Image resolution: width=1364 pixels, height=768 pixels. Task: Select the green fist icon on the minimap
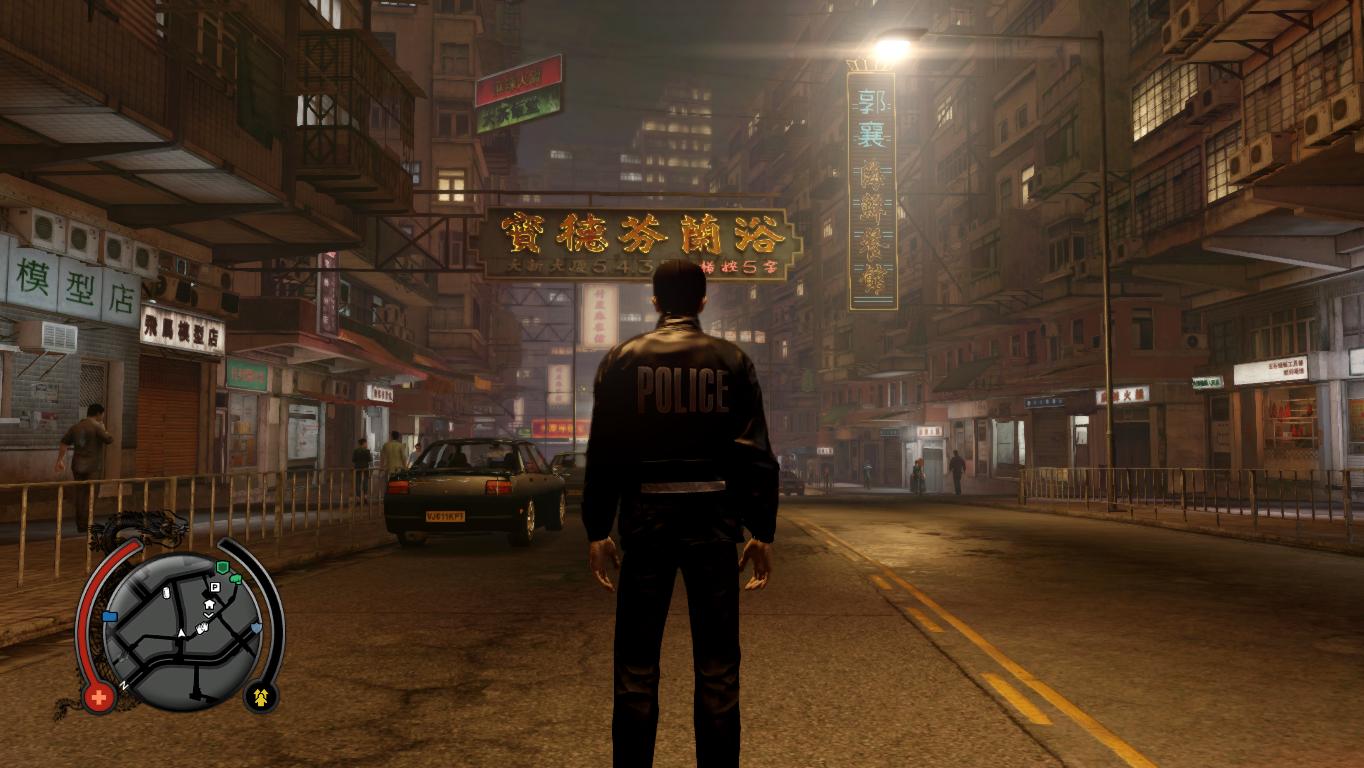tap(237, 579)
